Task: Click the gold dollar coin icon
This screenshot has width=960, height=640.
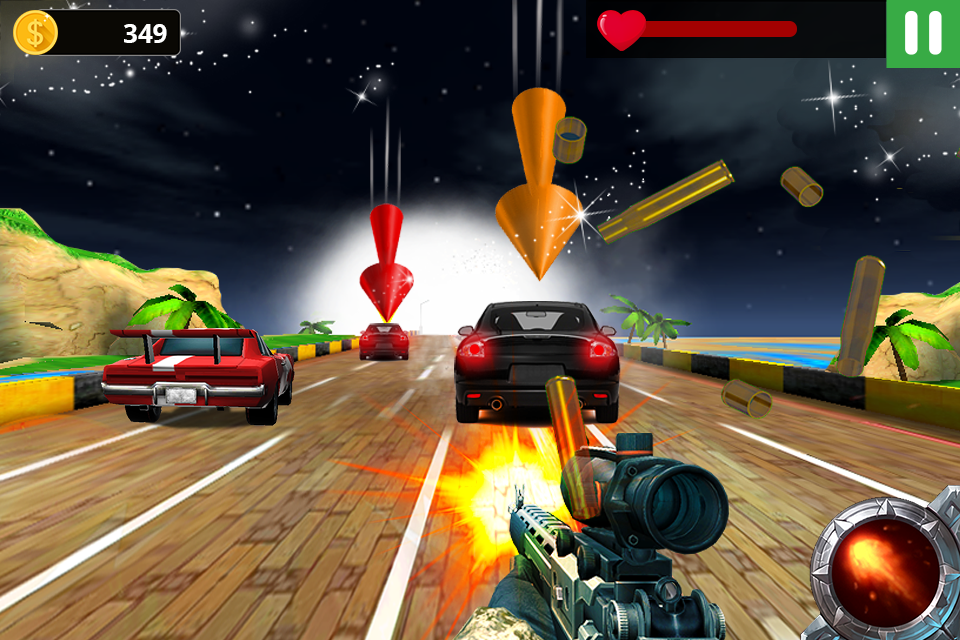Action: [35, 33]
